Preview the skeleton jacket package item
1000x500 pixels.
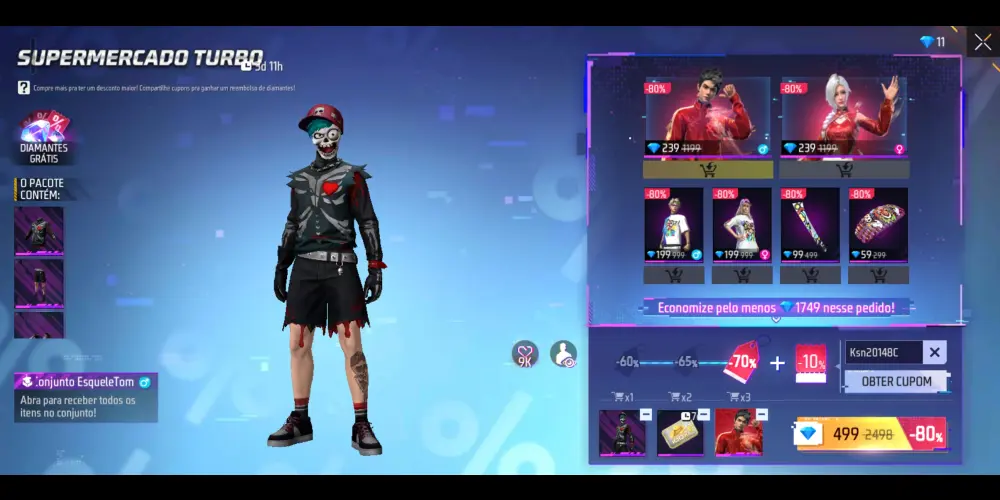tap(39, 230)
